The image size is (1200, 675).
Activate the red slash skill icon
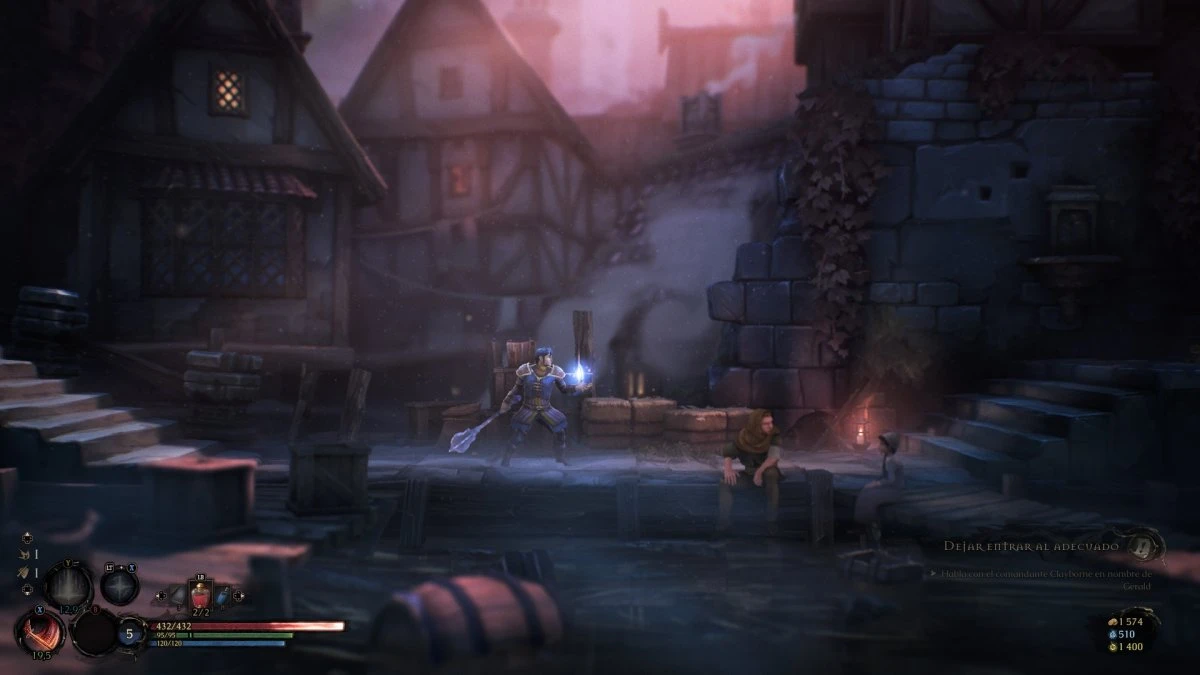tap(40, 632)
